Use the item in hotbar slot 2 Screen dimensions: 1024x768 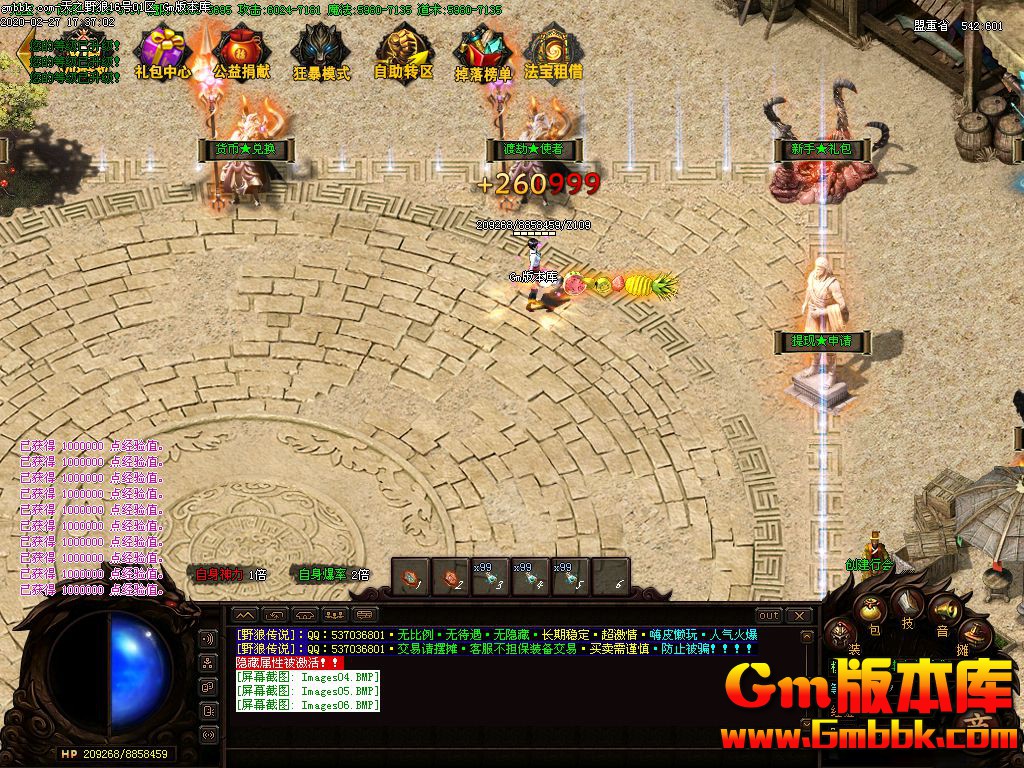coord(450,577)
